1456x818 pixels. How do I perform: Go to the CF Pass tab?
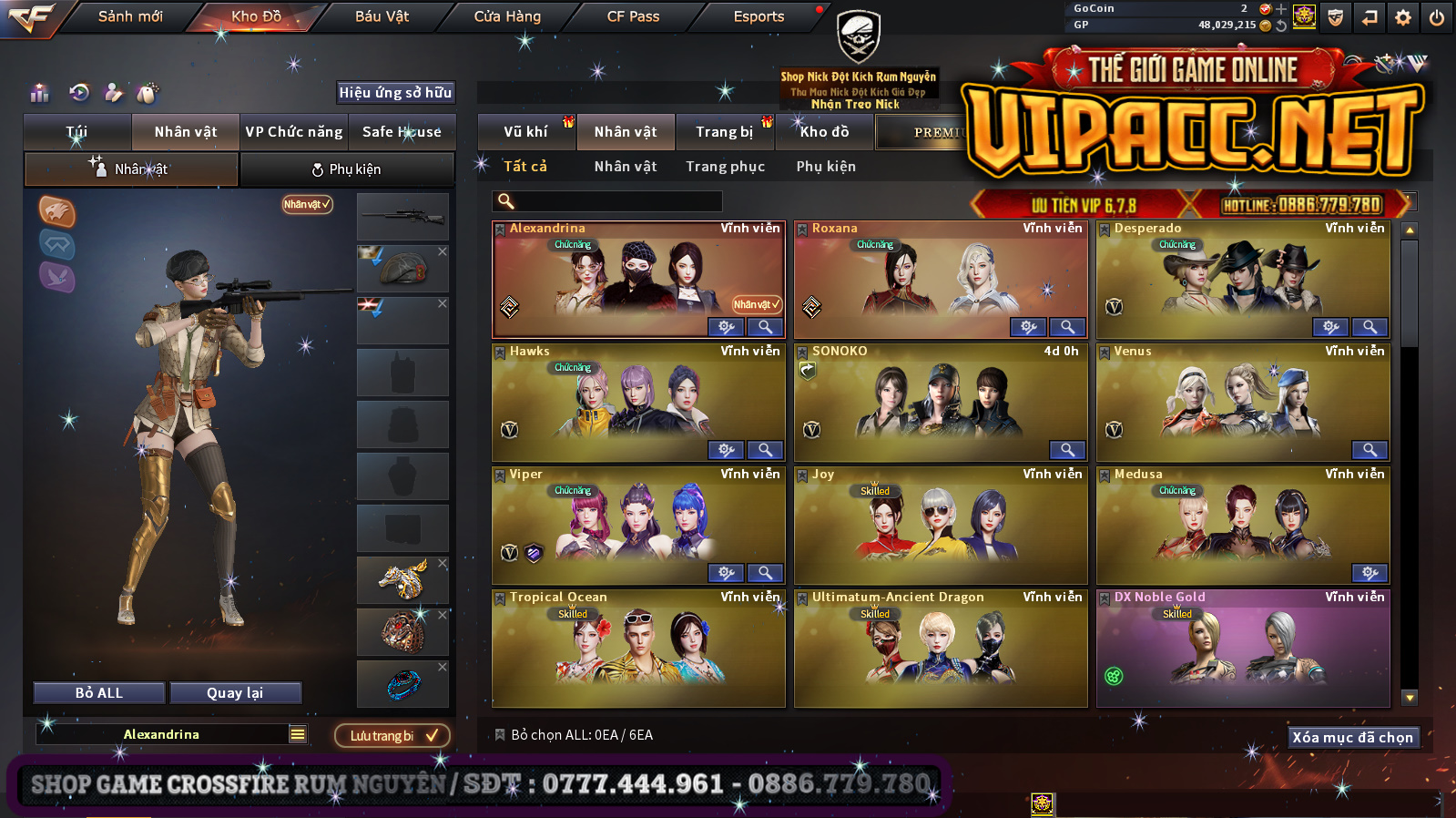(x=633, y=16)
